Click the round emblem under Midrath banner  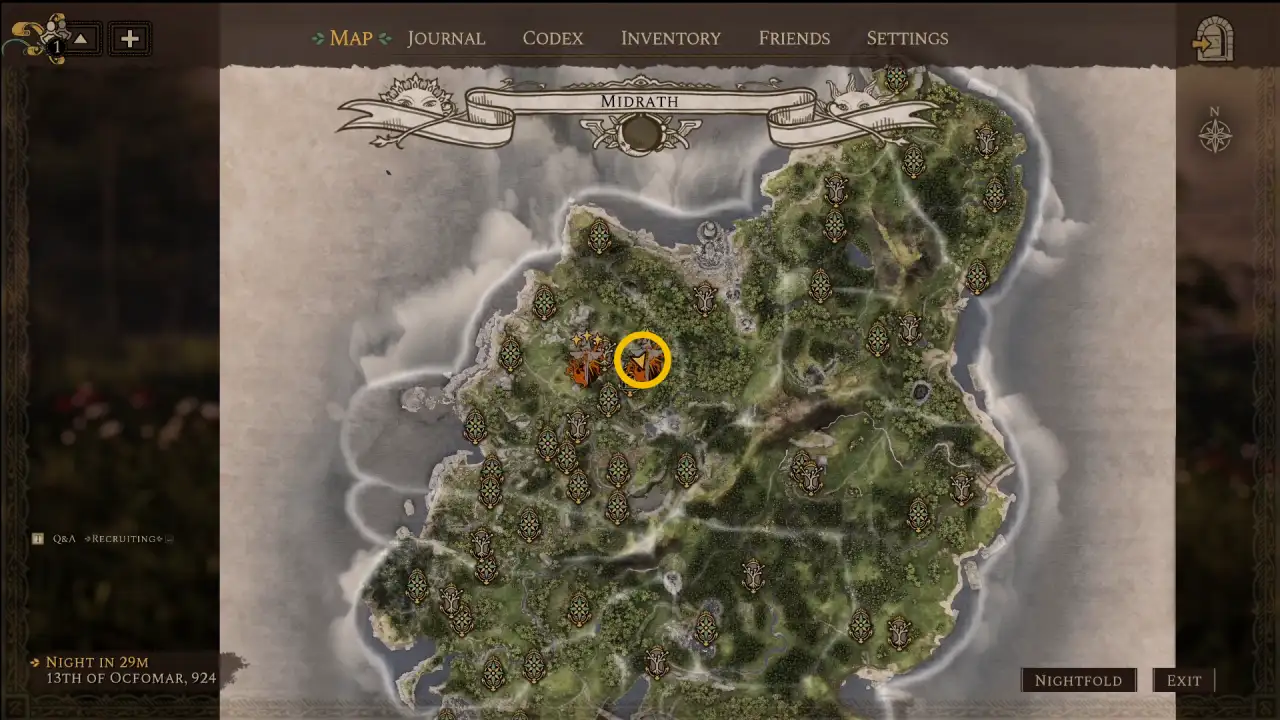(641, 131)
